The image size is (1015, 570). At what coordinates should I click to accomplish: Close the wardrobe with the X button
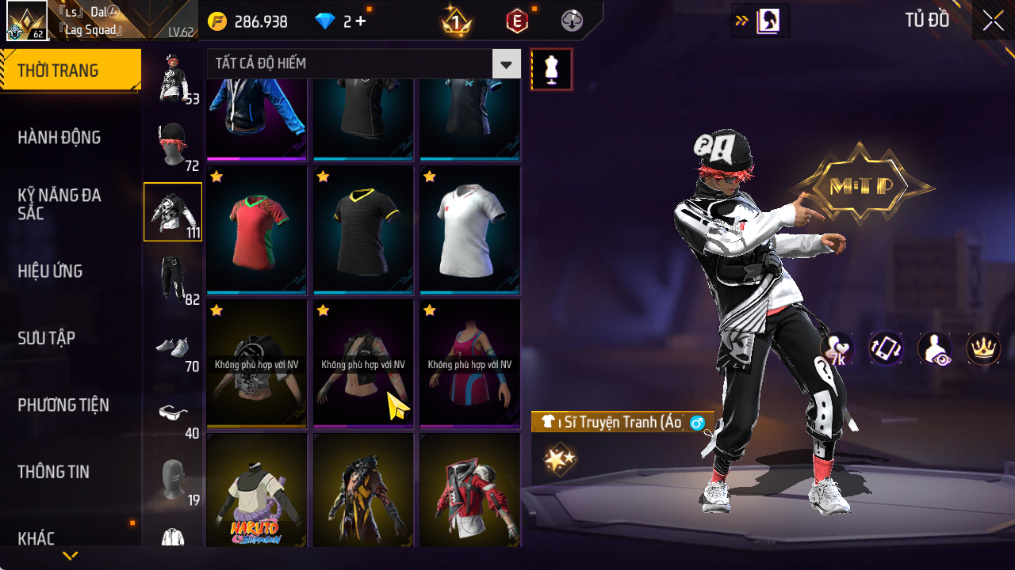coord(992,21)
